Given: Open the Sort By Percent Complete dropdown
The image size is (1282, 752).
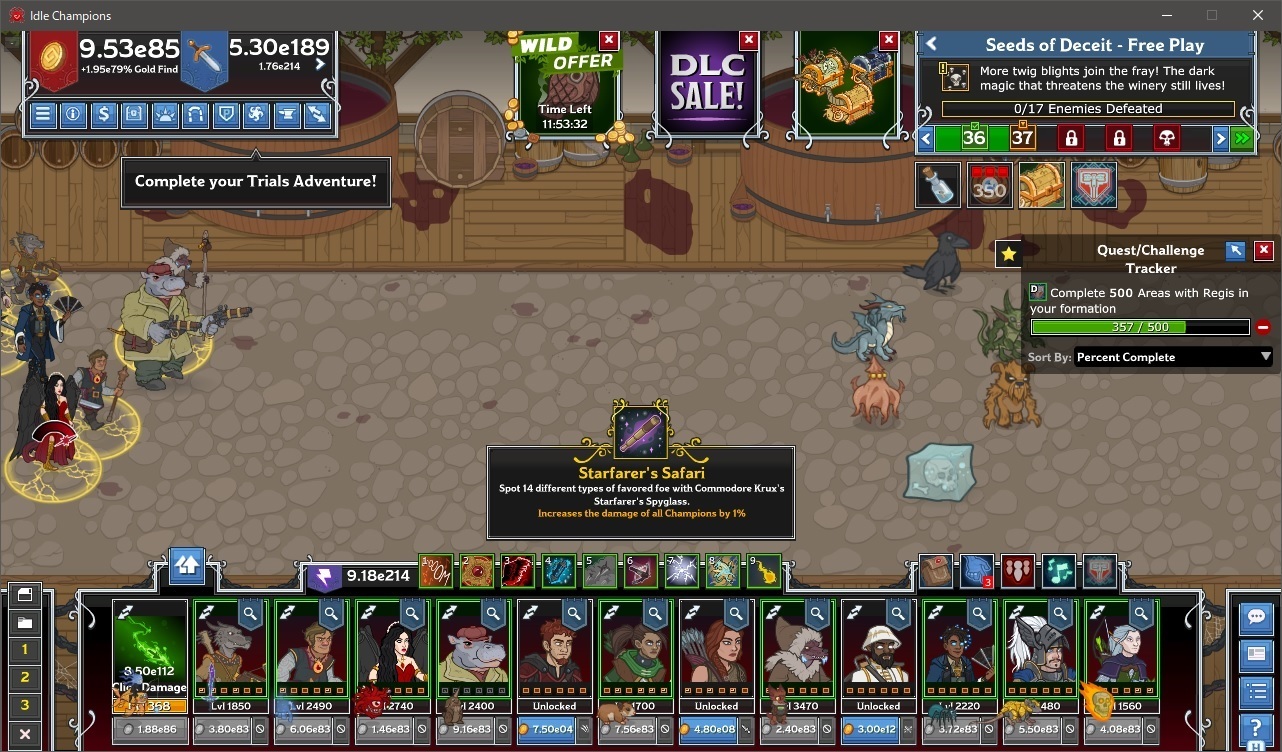Looking at the screenshot, I should [x=1173, y=357].
